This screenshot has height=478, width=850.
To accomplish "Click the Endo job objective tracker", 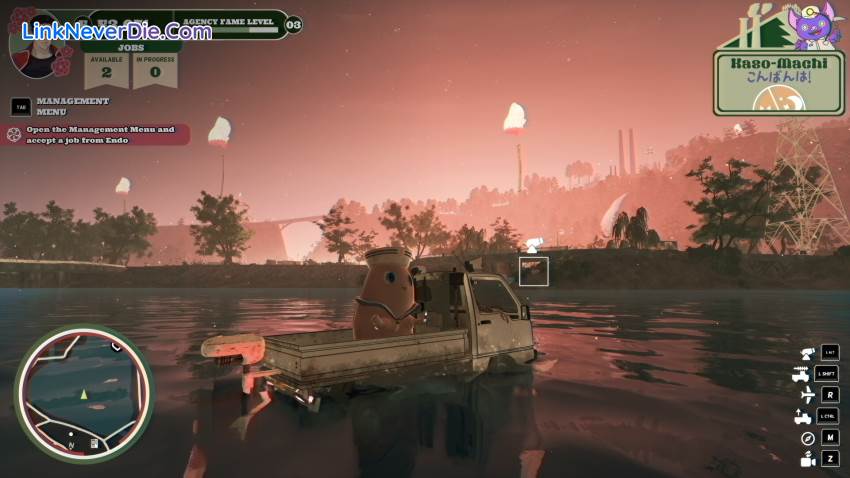I will [x=98, y=134].
